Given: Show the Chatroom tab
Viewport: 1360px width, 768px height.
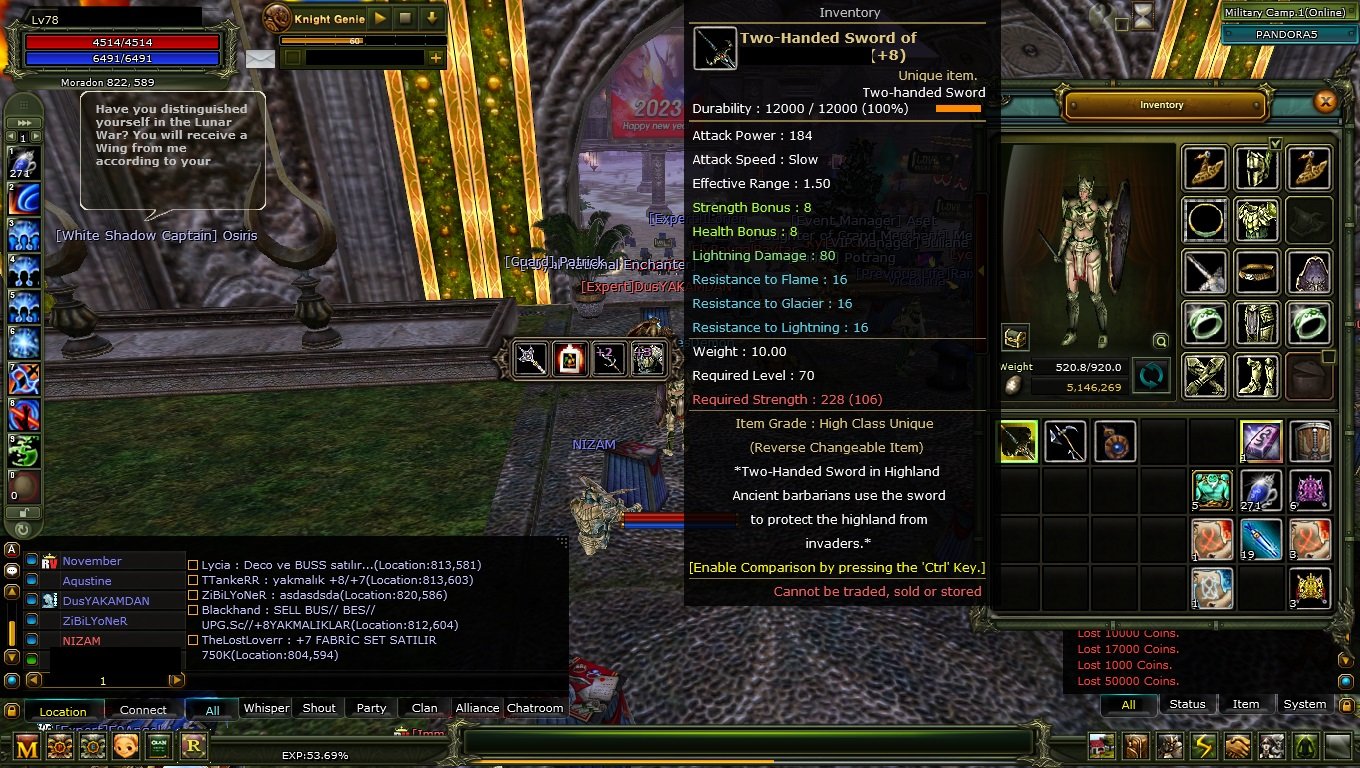Looking at the screenshot, I should point(535,708).
